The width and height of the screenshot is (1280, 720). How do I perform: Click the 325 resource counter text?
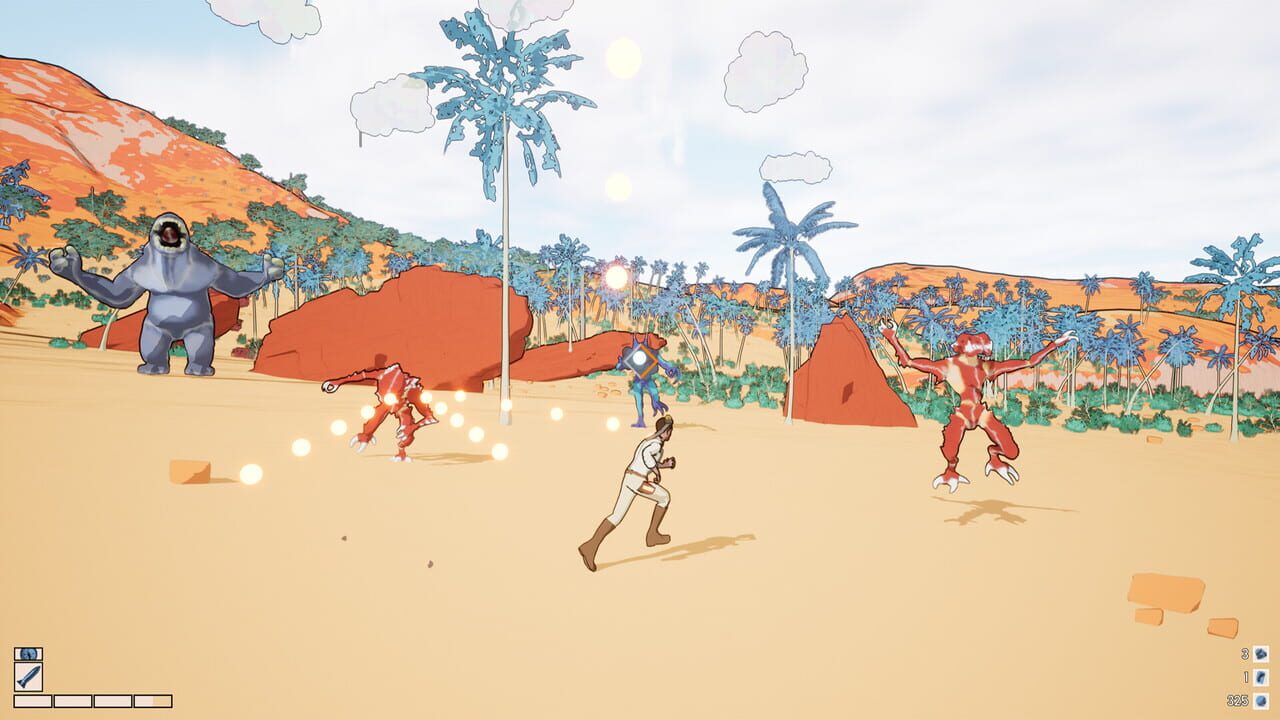[1238, 700]
